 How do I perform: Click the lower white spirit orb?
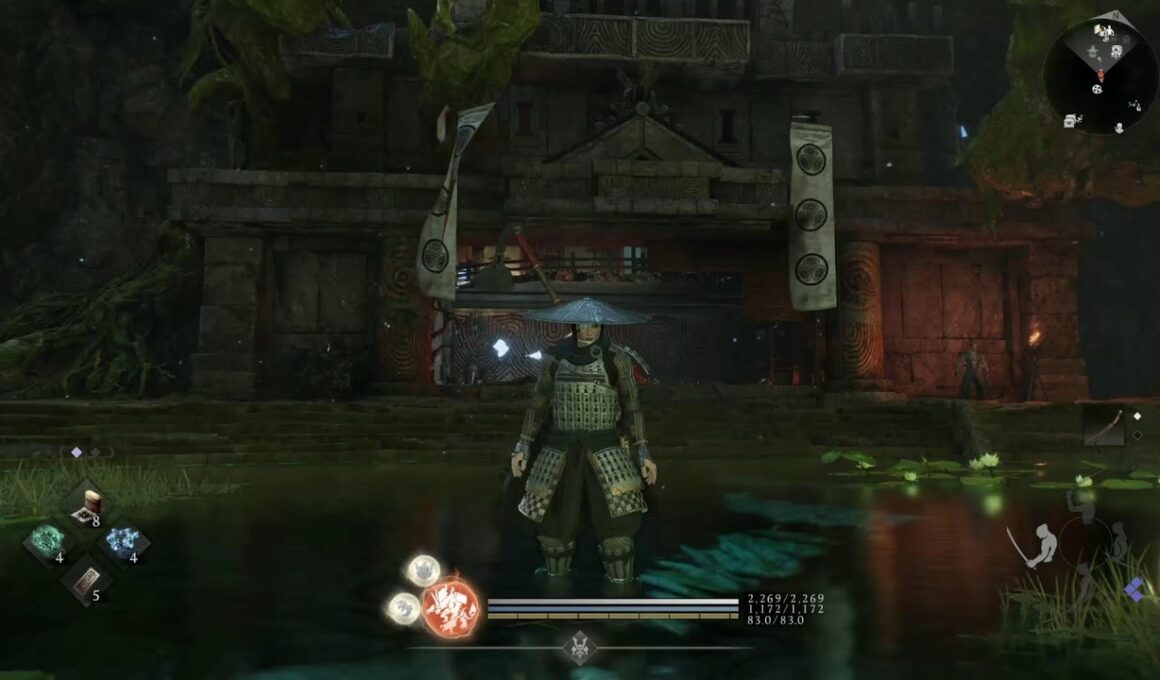[404, 607]
